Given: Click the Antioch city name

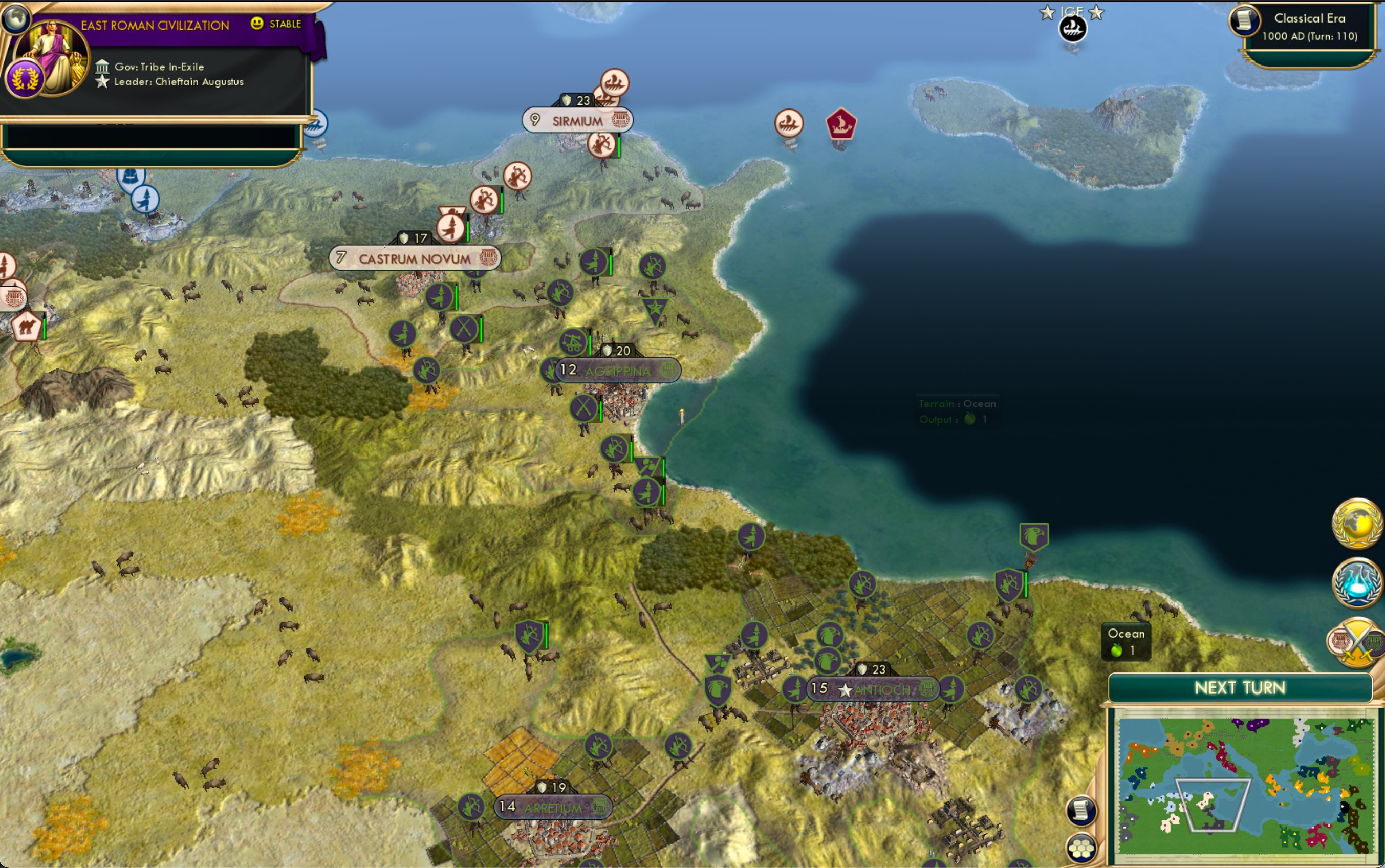Looking at the screenshot, I should (883, 689).
